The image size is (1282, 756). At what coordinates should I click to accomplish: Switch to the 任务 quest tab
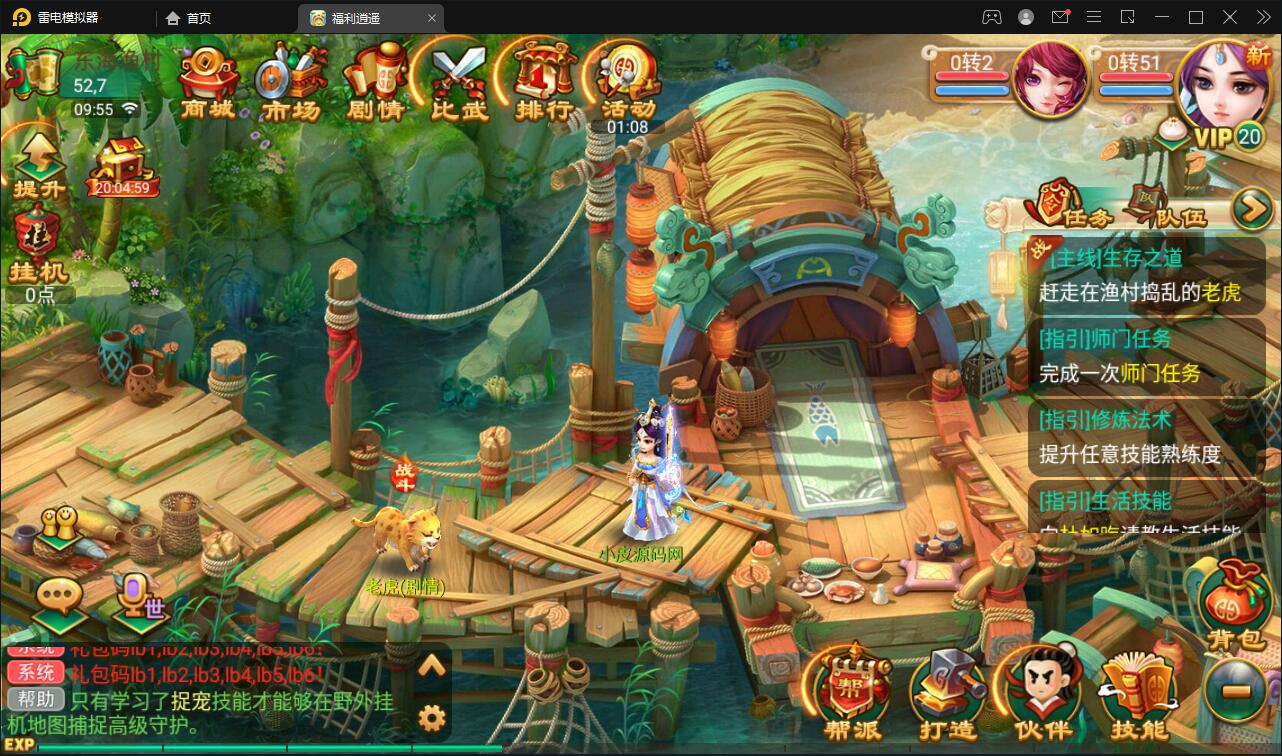pyautogui.click(x=1075, y=208)
